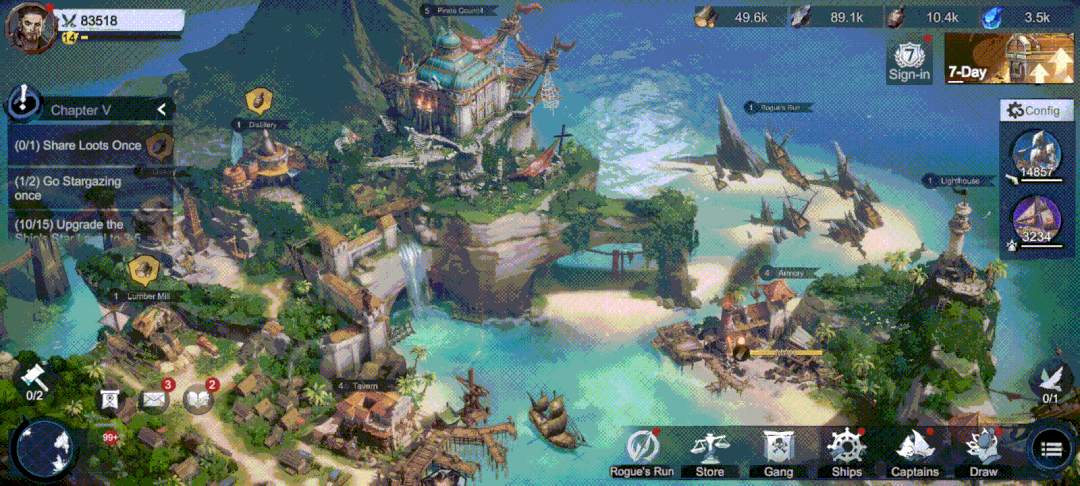Viewport: 1080px width, 486px height.
Task: Open the Ships menu
Action: (x=845, y=452)
